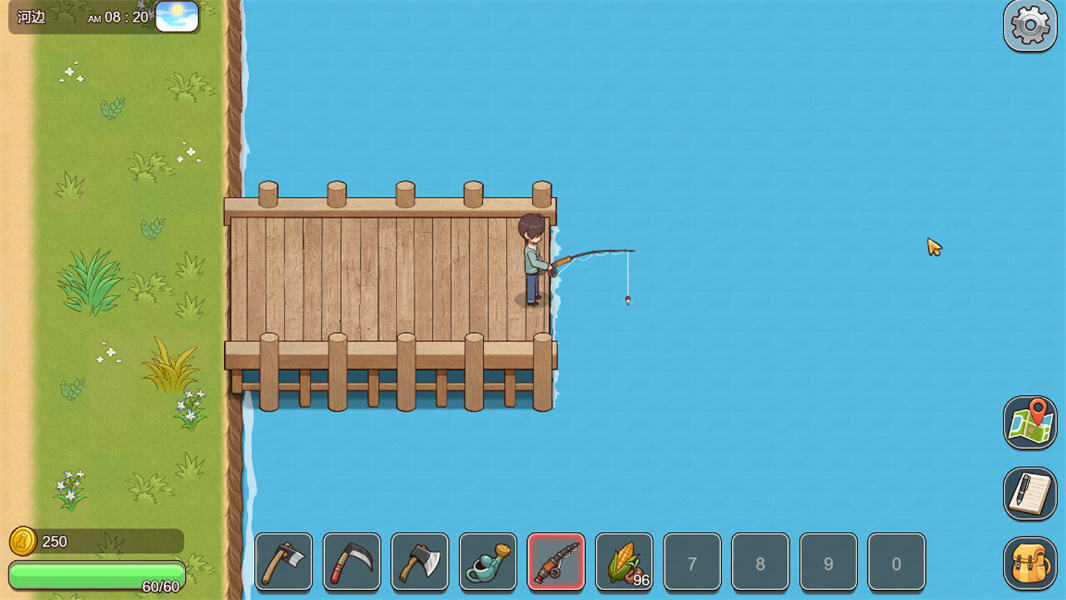Select the hoe in the hotbar

(x=284, y=562)
